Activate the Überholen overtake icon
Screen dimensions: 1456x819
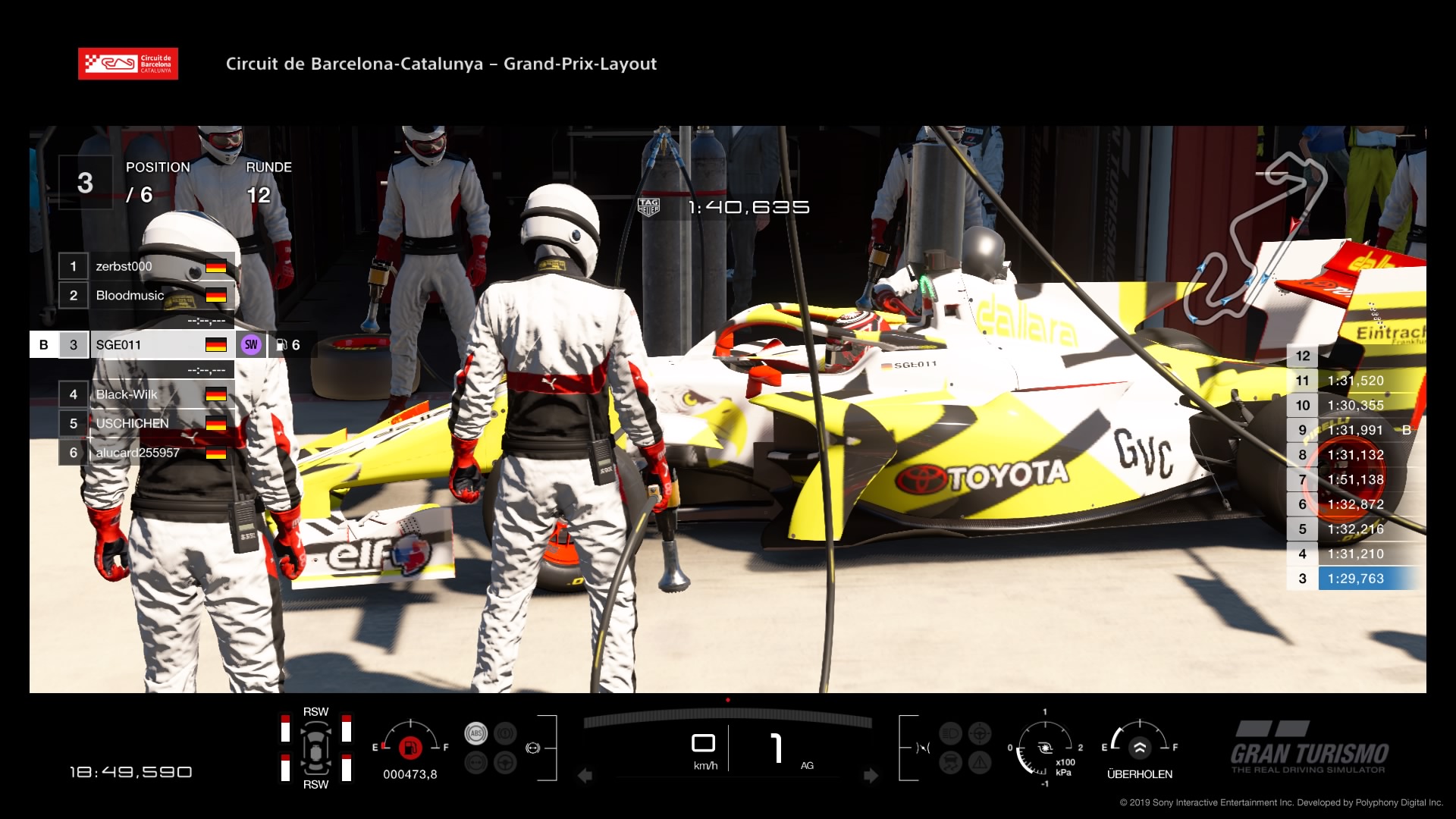1139,748
